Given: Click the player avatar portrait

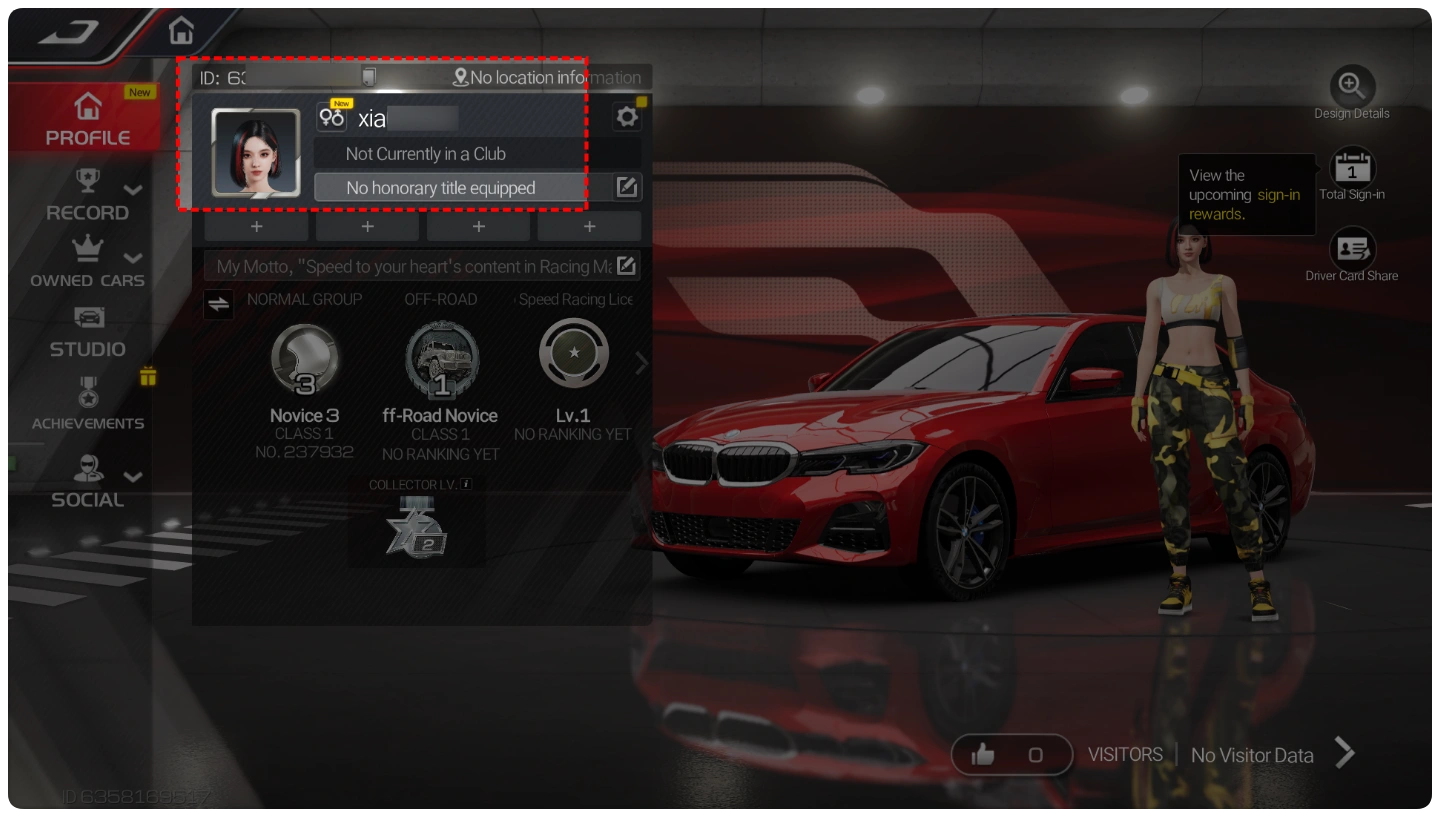Looking at the screenshot, I should click(256, 152).
